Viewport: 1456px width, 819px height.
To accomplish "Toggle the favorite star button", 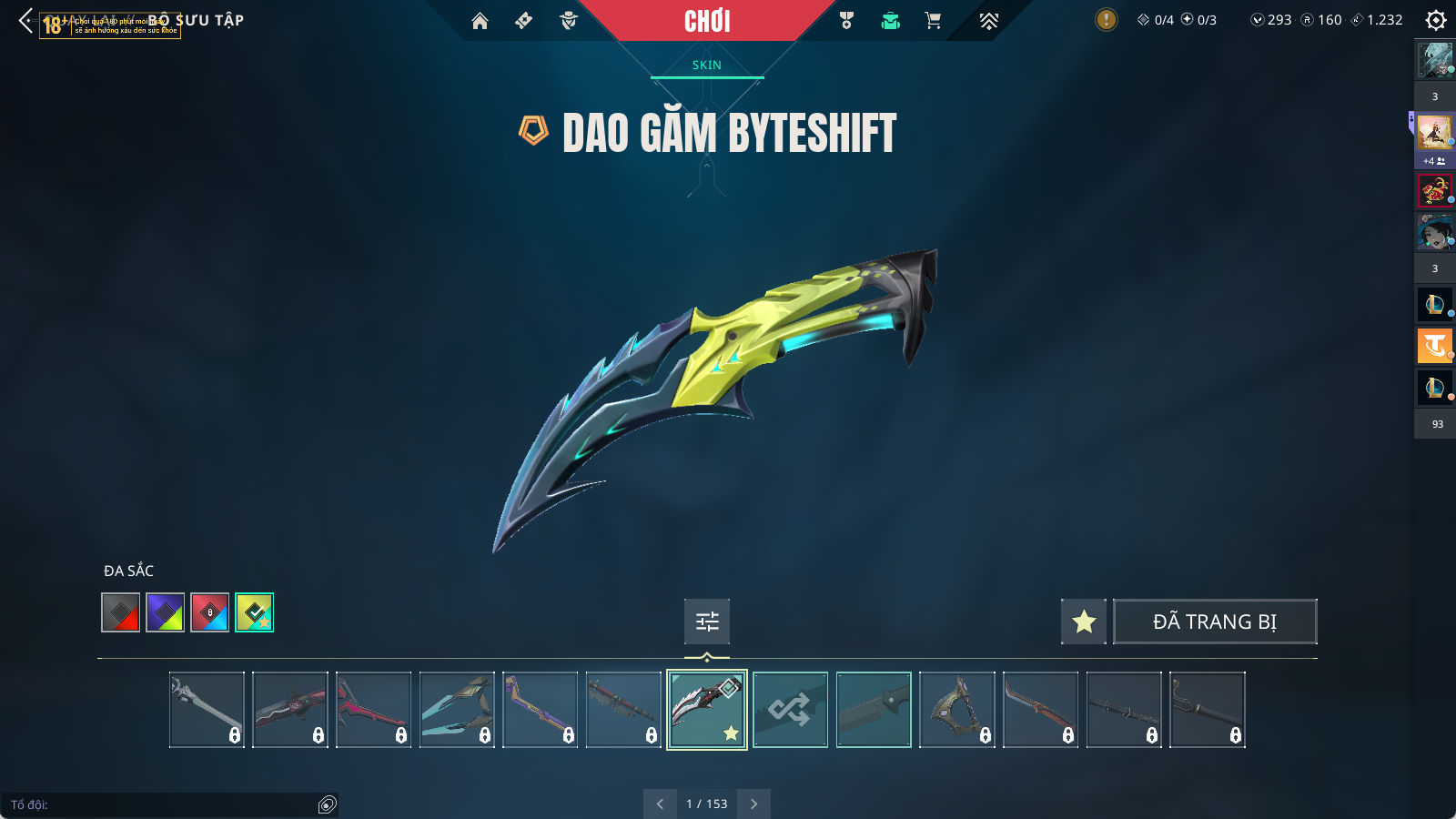I will pyautogui.click(x=1084, y=622).
